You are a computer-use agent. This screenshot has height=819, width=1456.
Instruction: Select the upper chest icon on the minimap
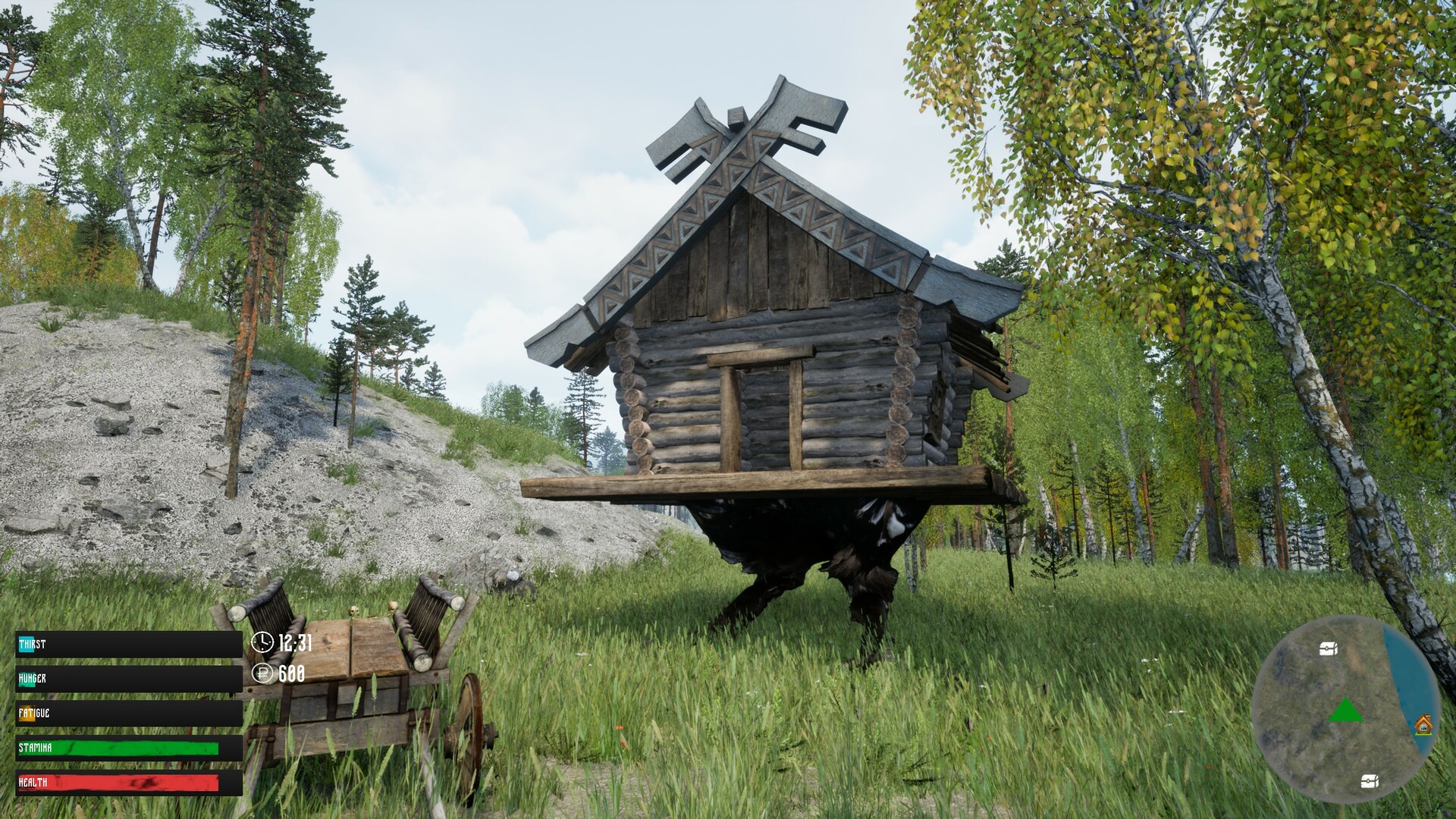tap(1328, 648)
